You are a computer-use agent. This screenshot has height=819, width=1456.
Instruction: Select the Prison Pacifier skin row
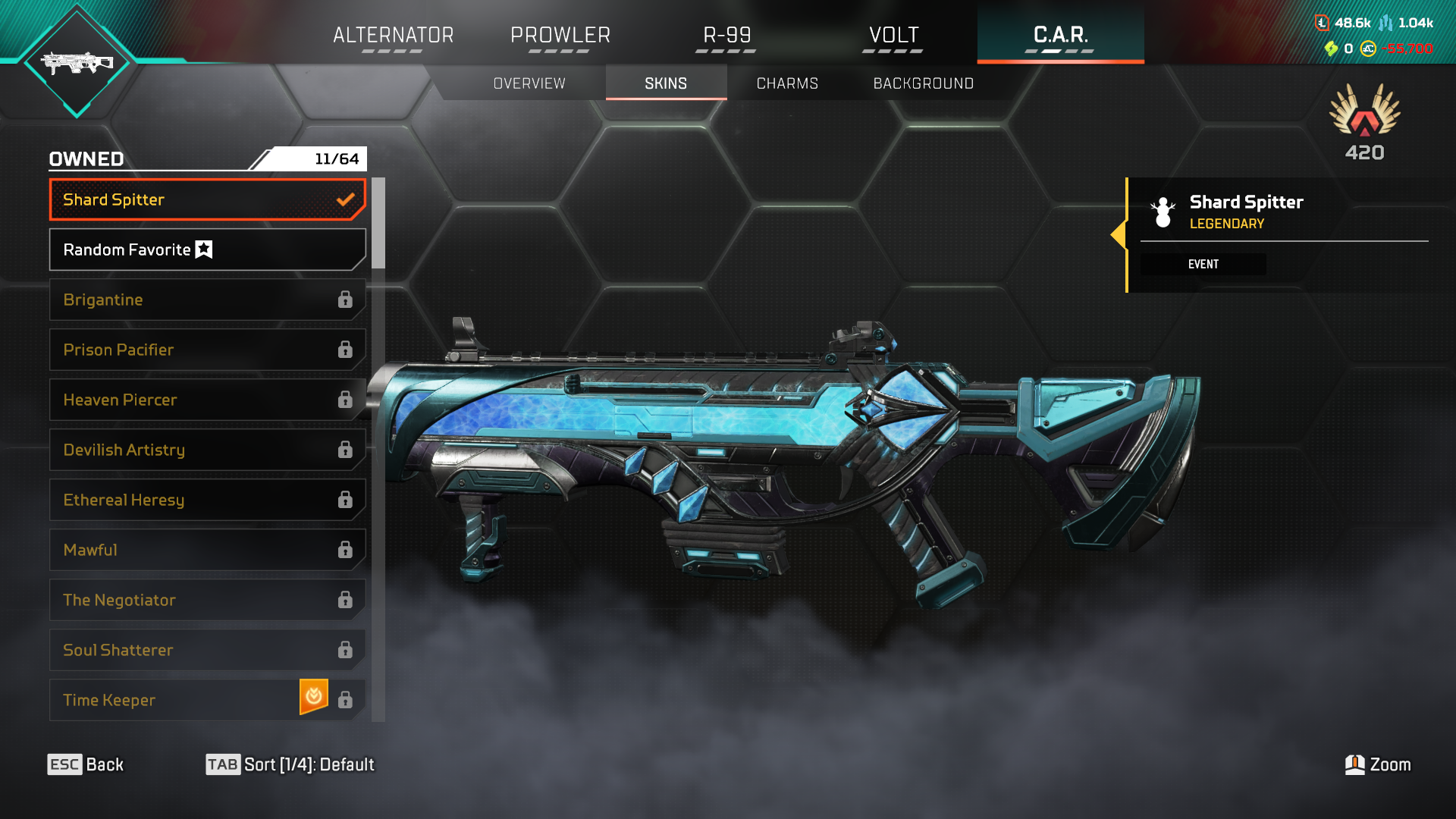(x=207, y=350)
